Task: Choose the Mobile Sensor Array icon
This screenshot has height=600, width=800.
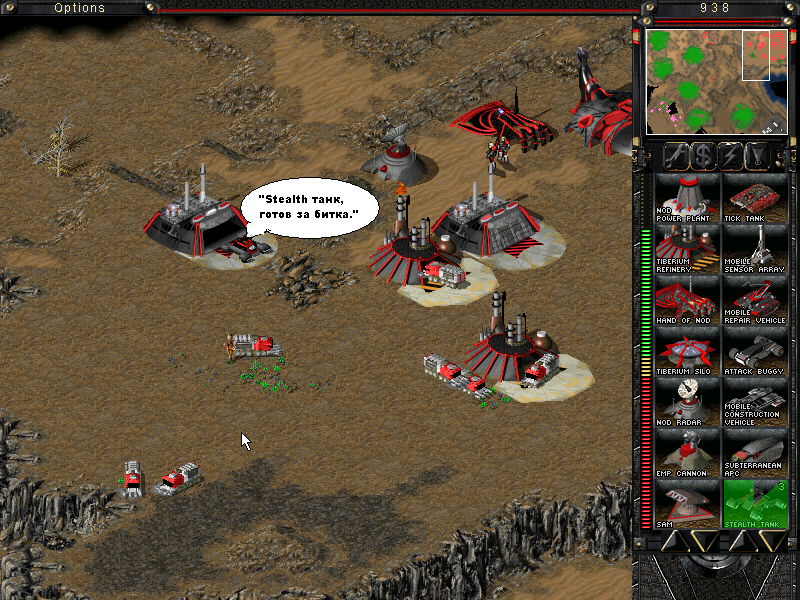Action: click(754, 247)
